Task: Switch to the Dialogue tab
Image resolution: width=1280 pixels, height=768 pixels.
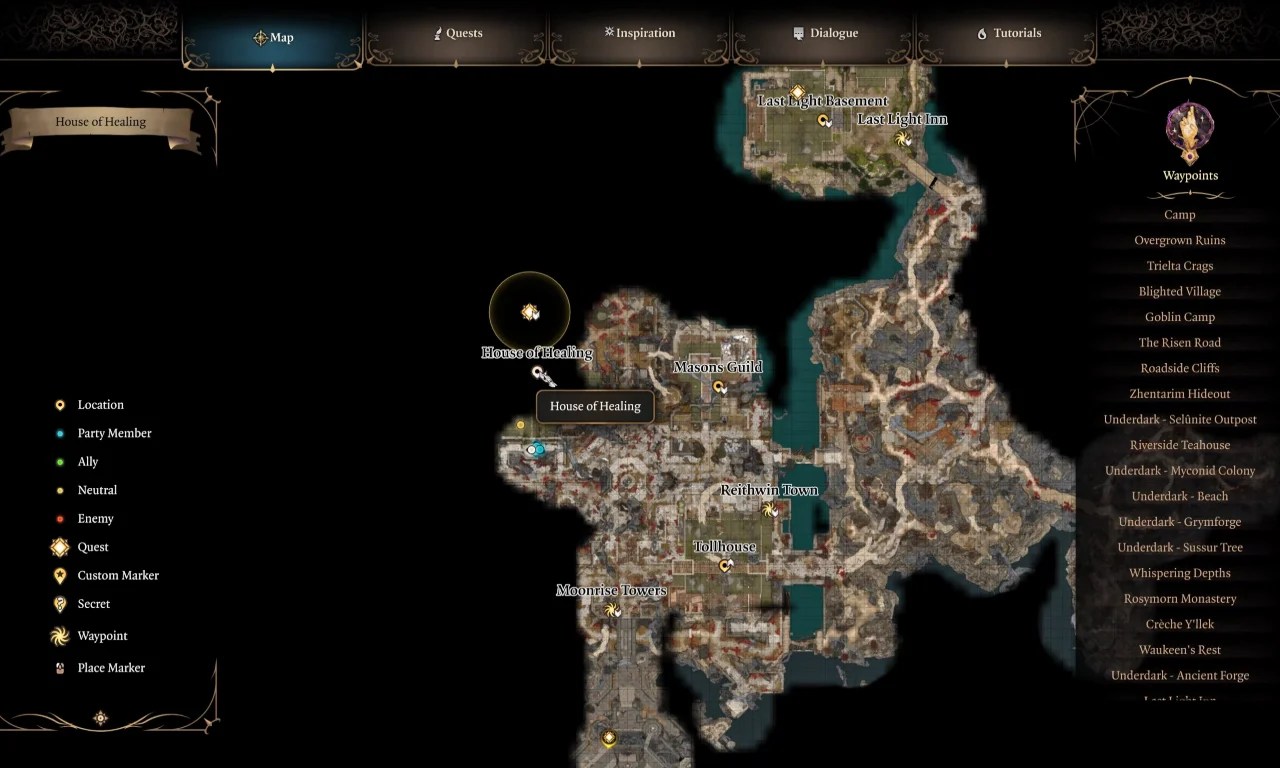Action: pos(826,33)
